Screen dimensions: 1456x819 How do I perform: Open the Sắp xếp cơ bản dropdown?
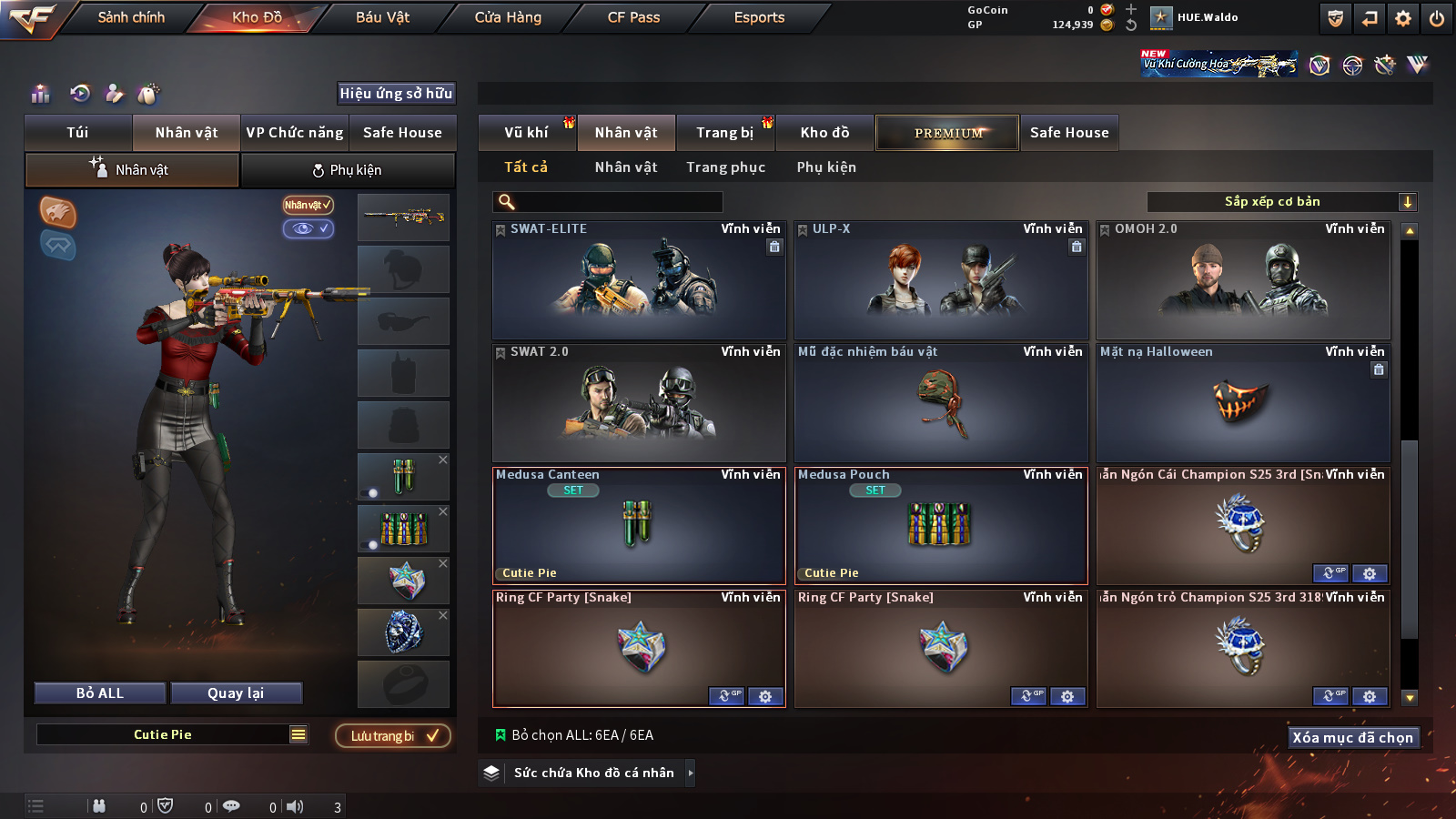tap(1281, 202)
